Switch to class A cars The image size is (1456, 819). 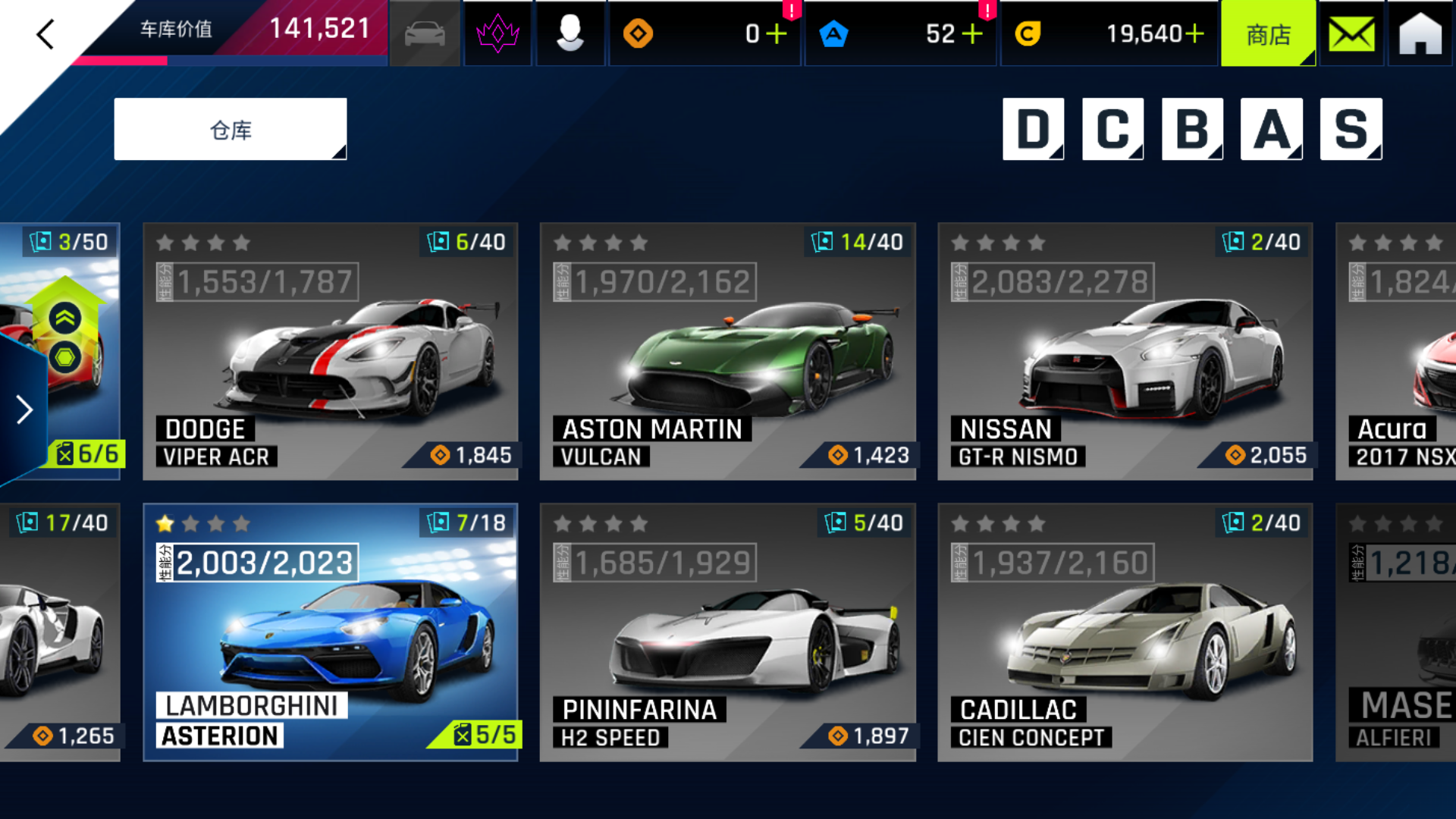tap(1272, 129)
